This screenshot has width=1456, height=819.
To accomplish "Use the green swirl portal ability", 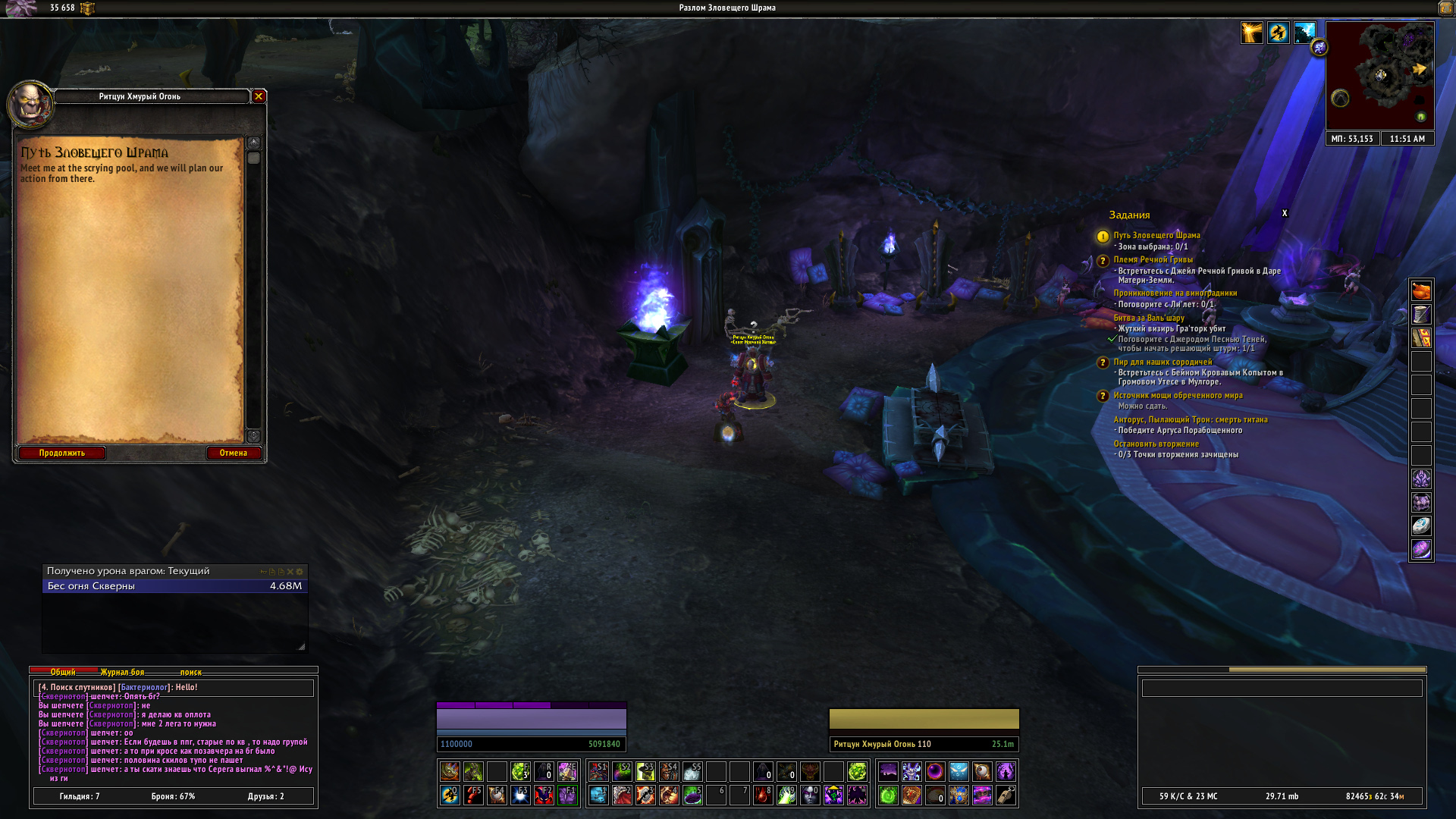I will 888,795.
